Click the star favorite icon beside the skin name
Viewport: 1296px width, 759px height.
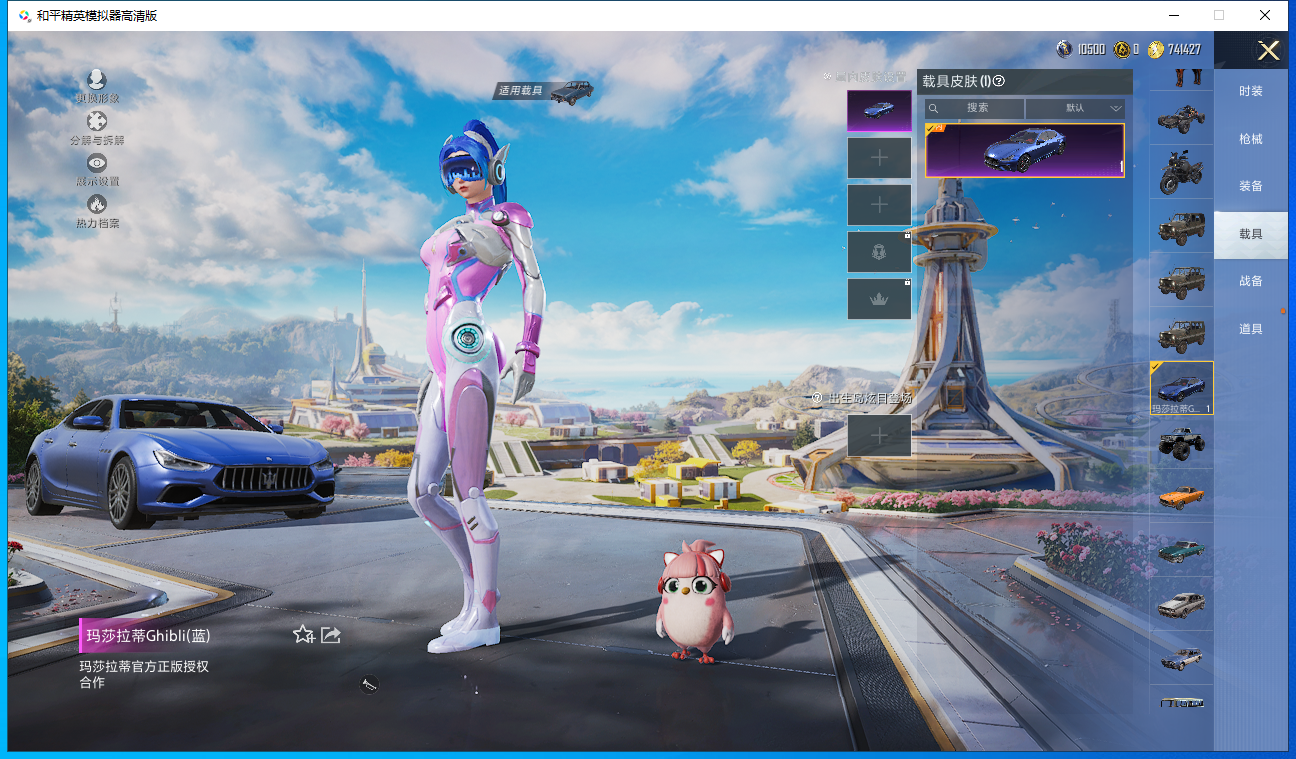coord(303,634)
